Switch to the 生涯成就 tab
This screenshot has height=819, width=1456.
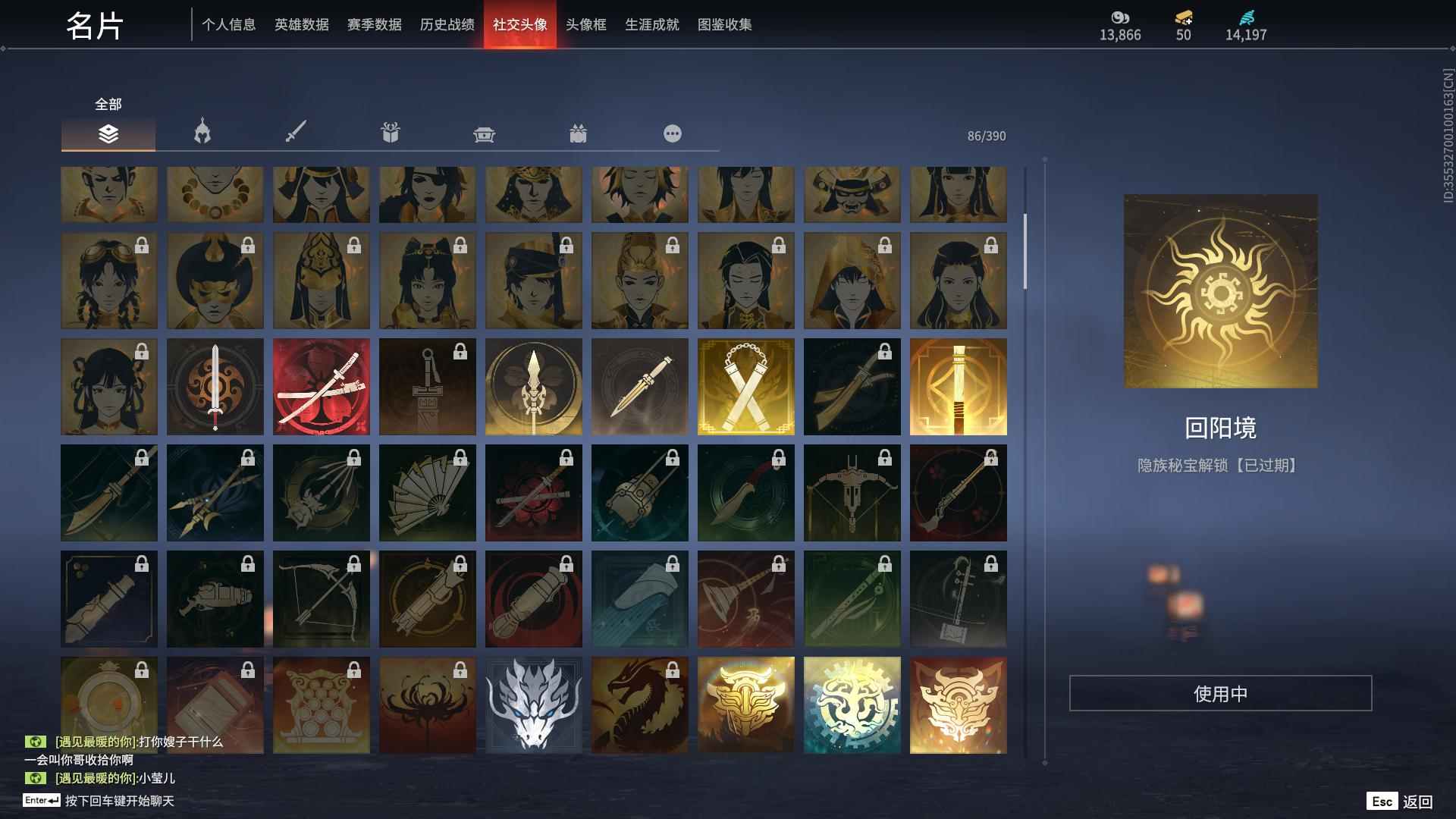coord(651,24)
